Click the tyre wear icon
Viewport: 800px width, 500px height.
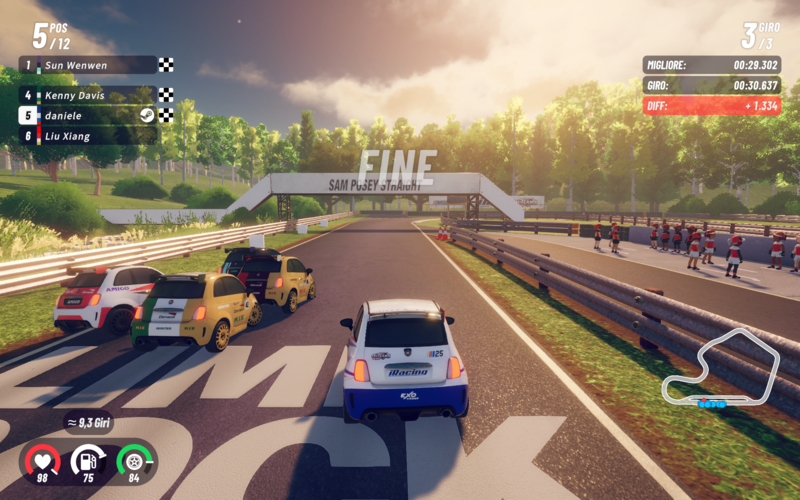click(133, 460)
